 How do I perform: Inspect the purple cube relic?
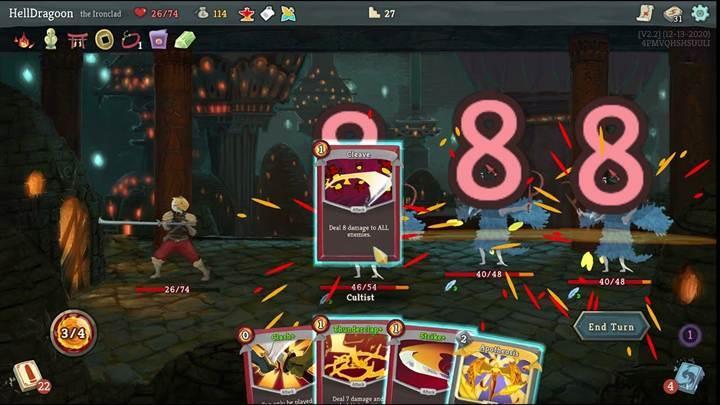click(157, 40)
